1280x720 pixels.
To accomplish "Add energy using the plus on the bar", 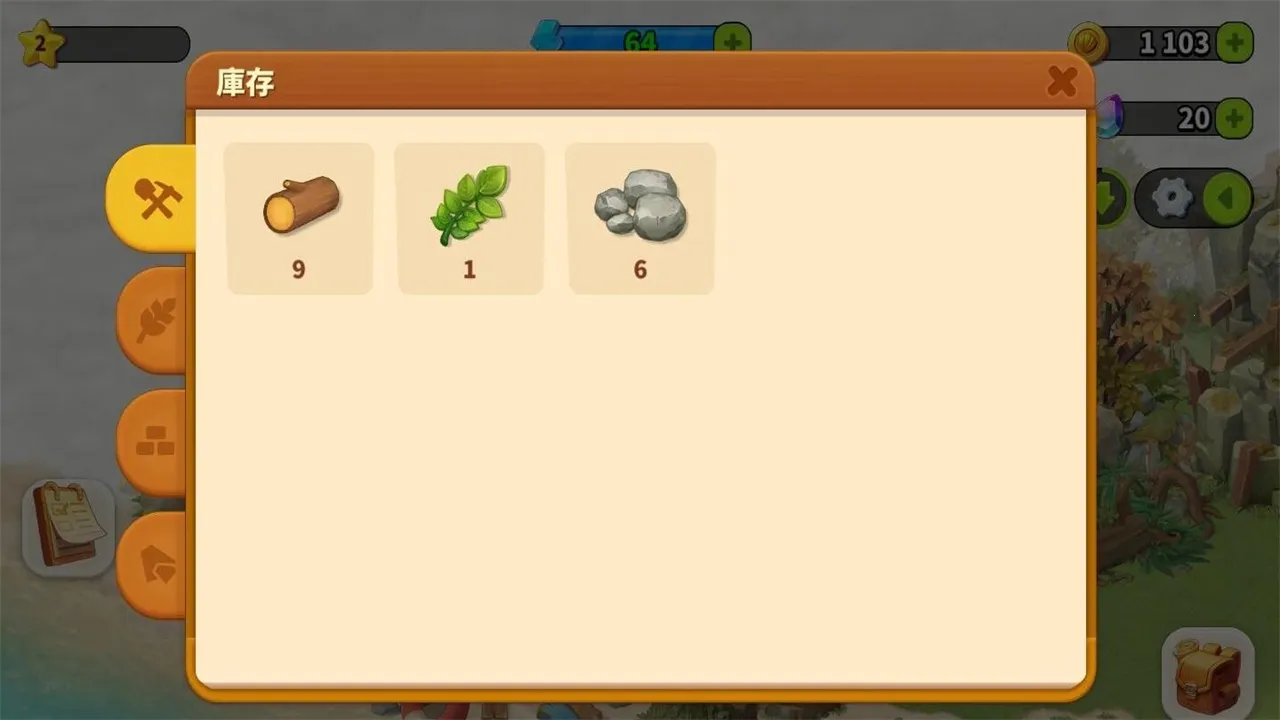I will tap(733, 39).
